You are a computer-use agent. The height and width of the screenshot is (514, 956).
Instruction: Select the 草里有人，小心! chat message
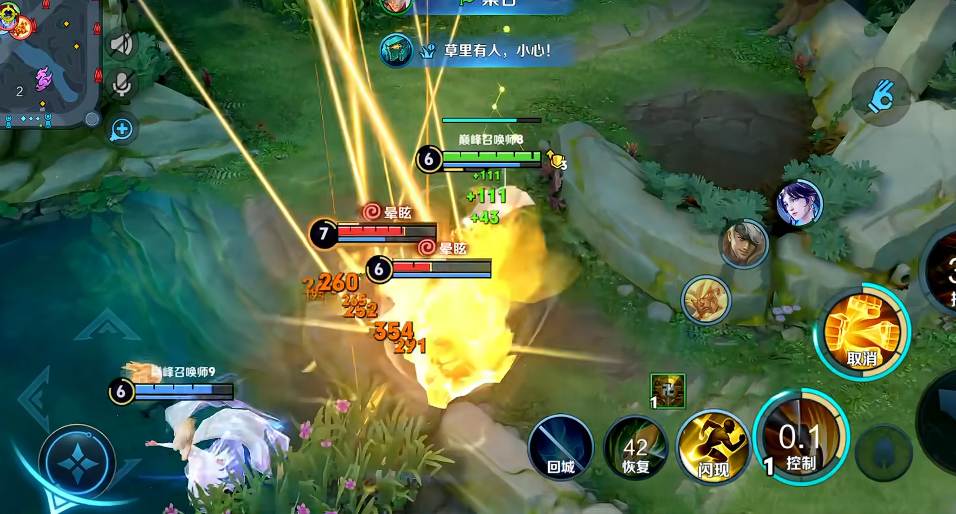[x=478, y=49]
